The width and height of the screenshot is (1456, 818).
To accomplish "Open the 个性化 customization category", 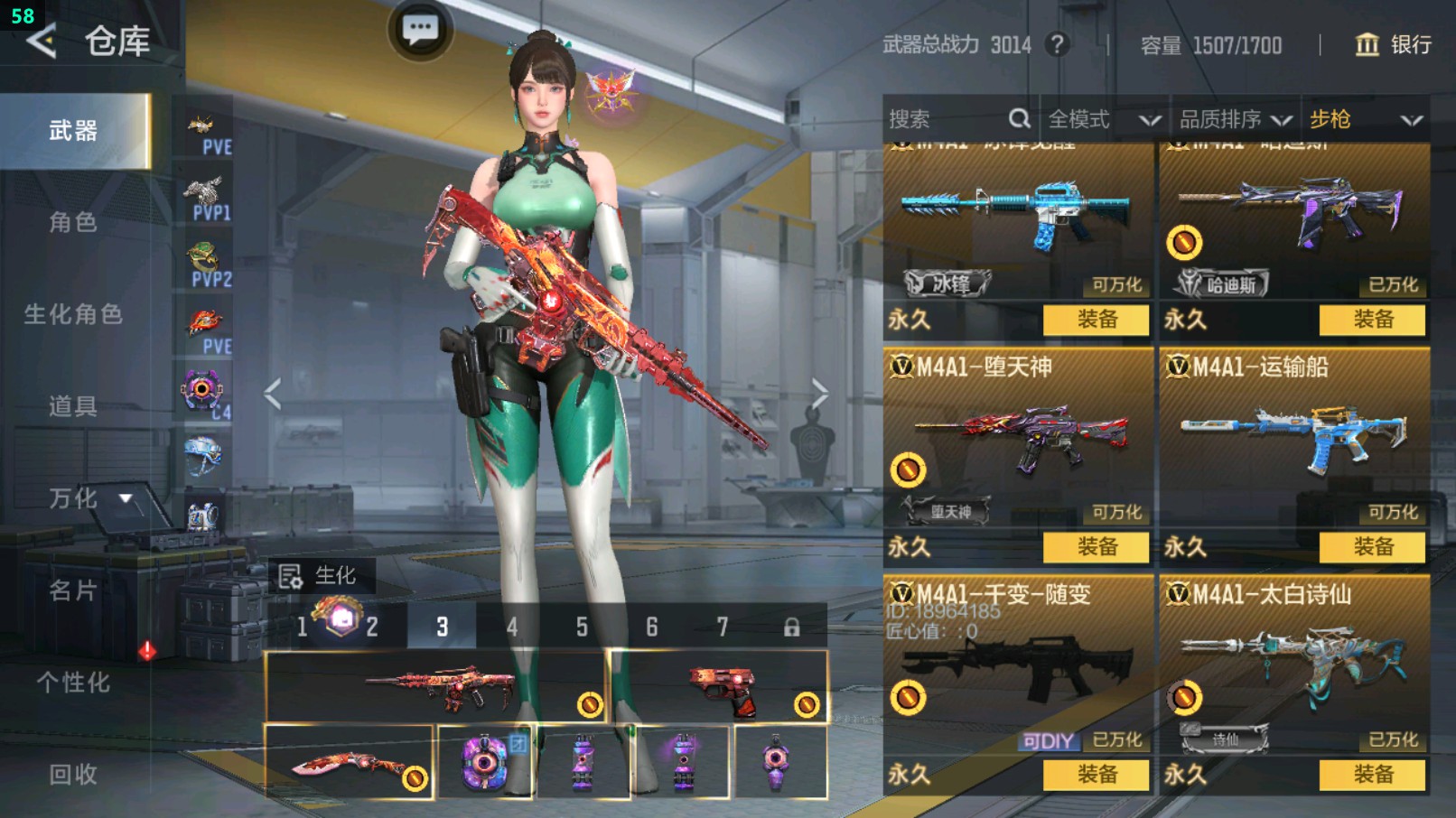I will tap(73, 683).
